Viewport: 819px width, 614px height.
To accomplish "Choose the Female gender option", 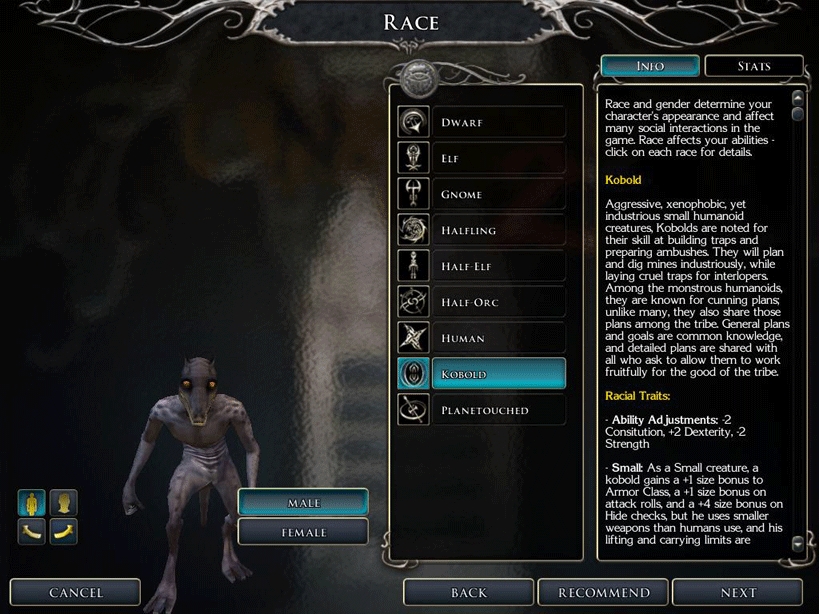I will [x=303, y=532].
